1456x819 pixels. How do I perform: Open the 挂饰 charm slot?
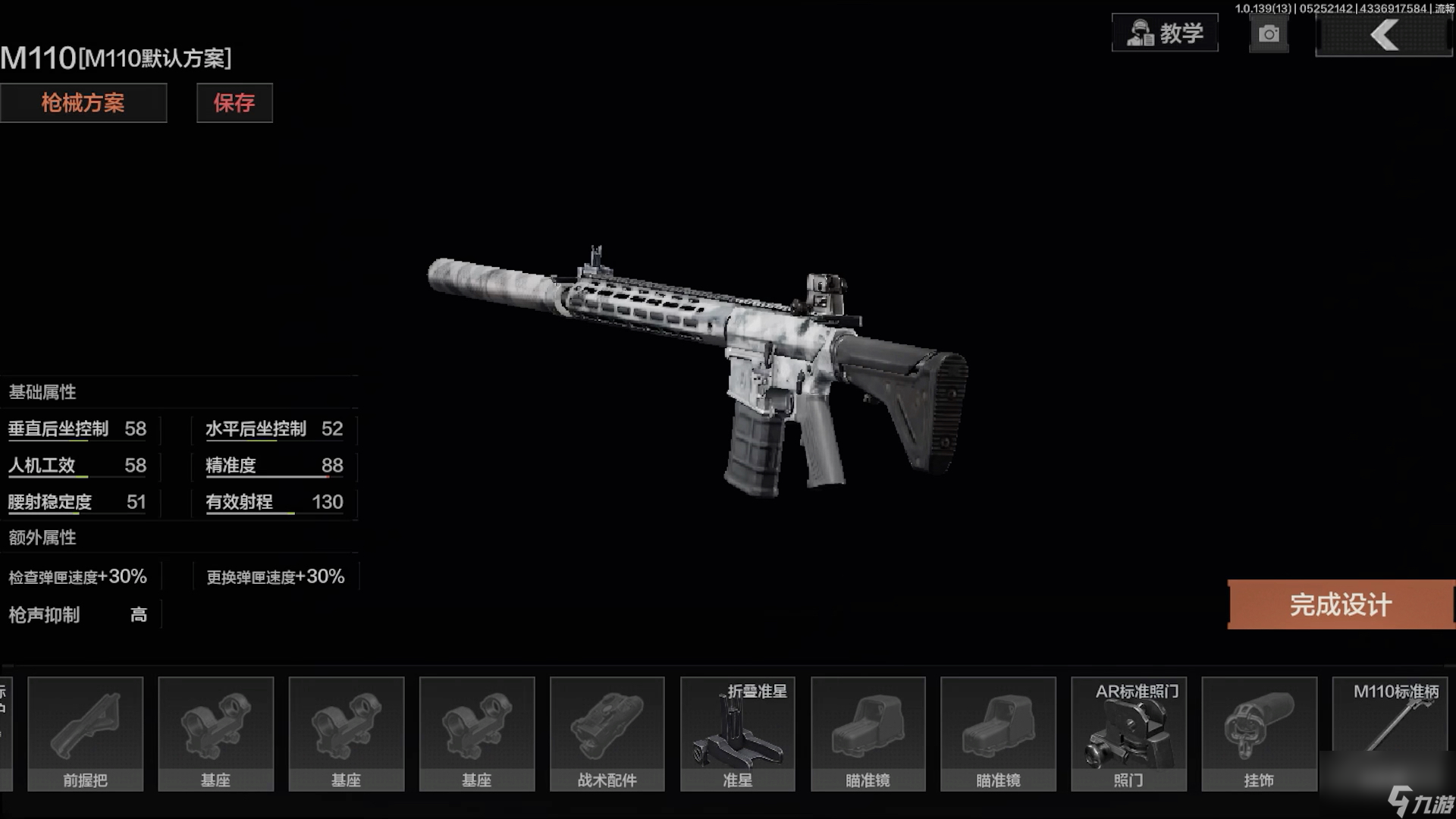1259,734
